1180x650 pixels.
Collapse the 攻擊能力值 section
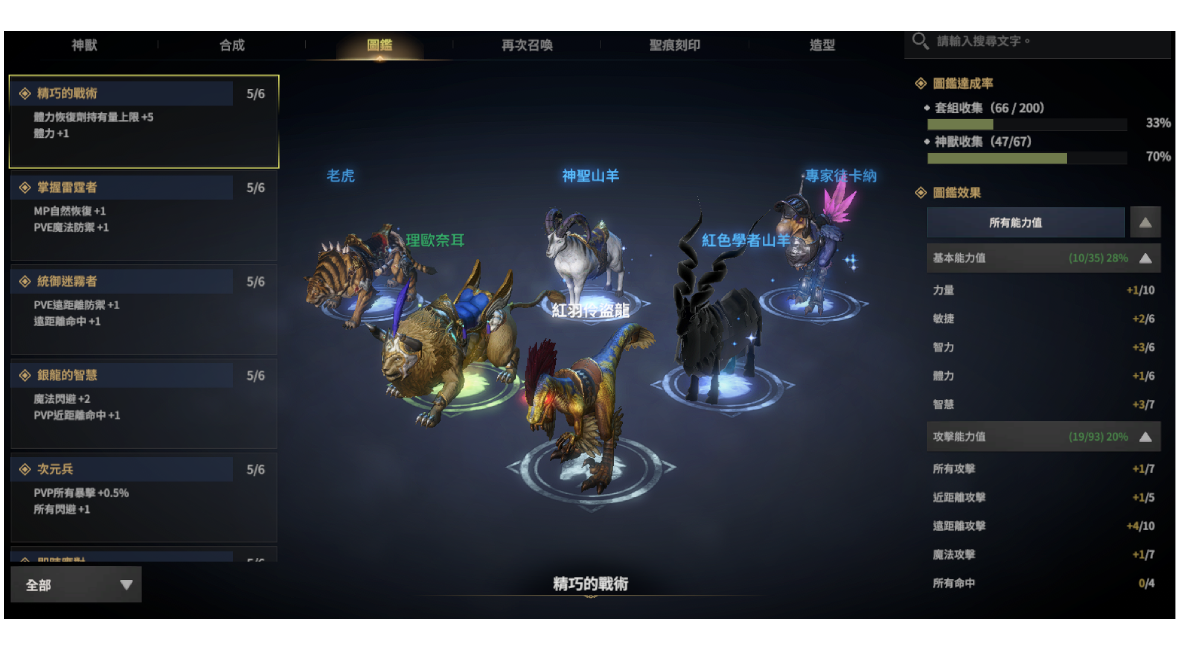1145,437
